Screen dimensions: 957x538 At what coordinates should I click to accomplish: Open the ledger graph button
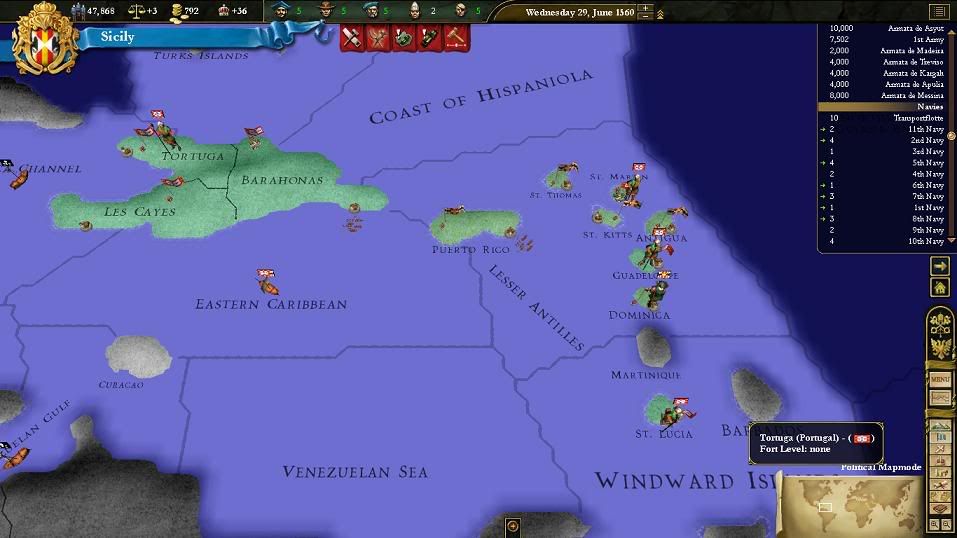(940, 398)
